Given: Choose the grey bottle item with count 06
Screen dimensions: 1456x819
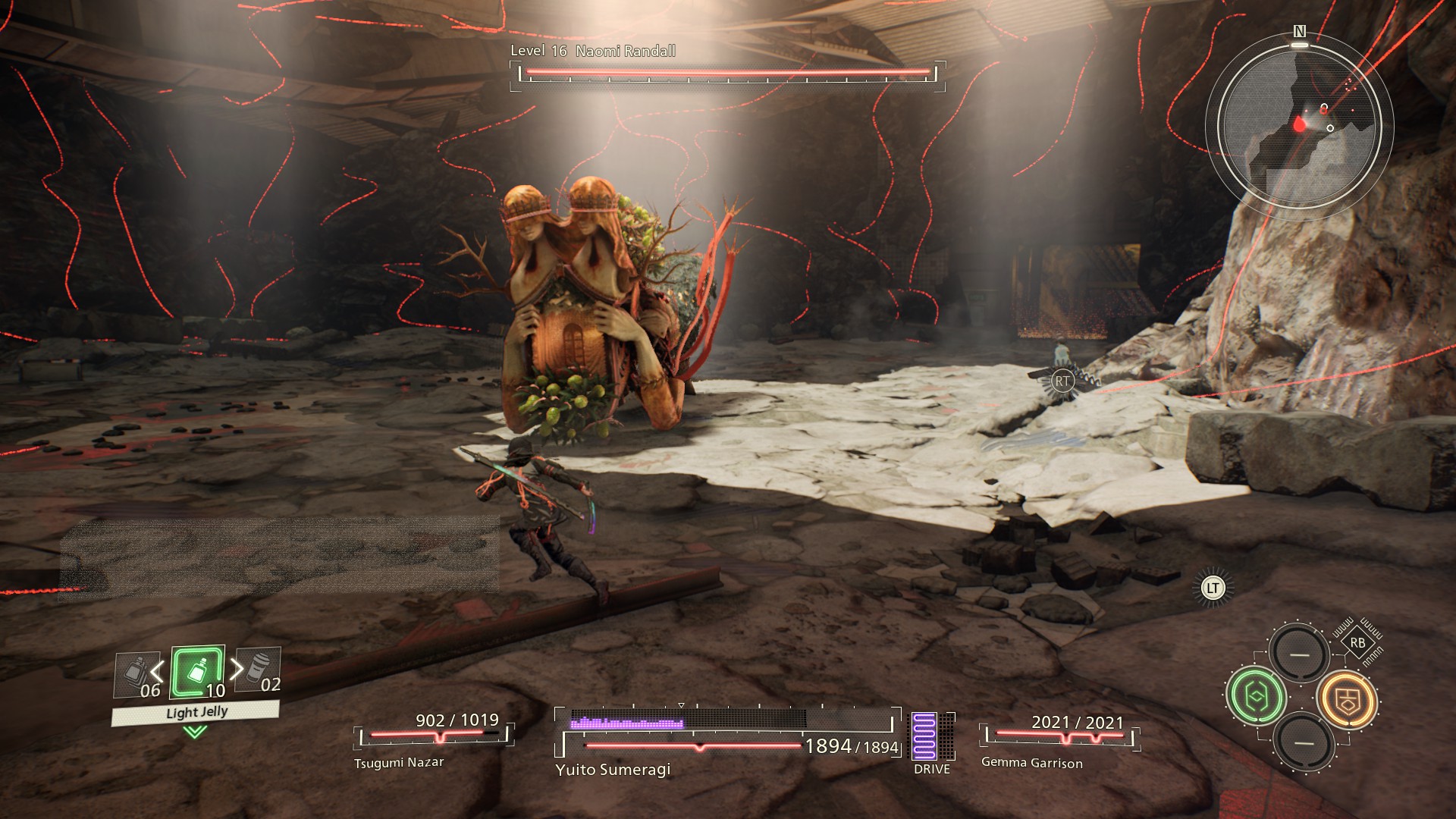Looking at the screenshot, I should click(138, 676).
